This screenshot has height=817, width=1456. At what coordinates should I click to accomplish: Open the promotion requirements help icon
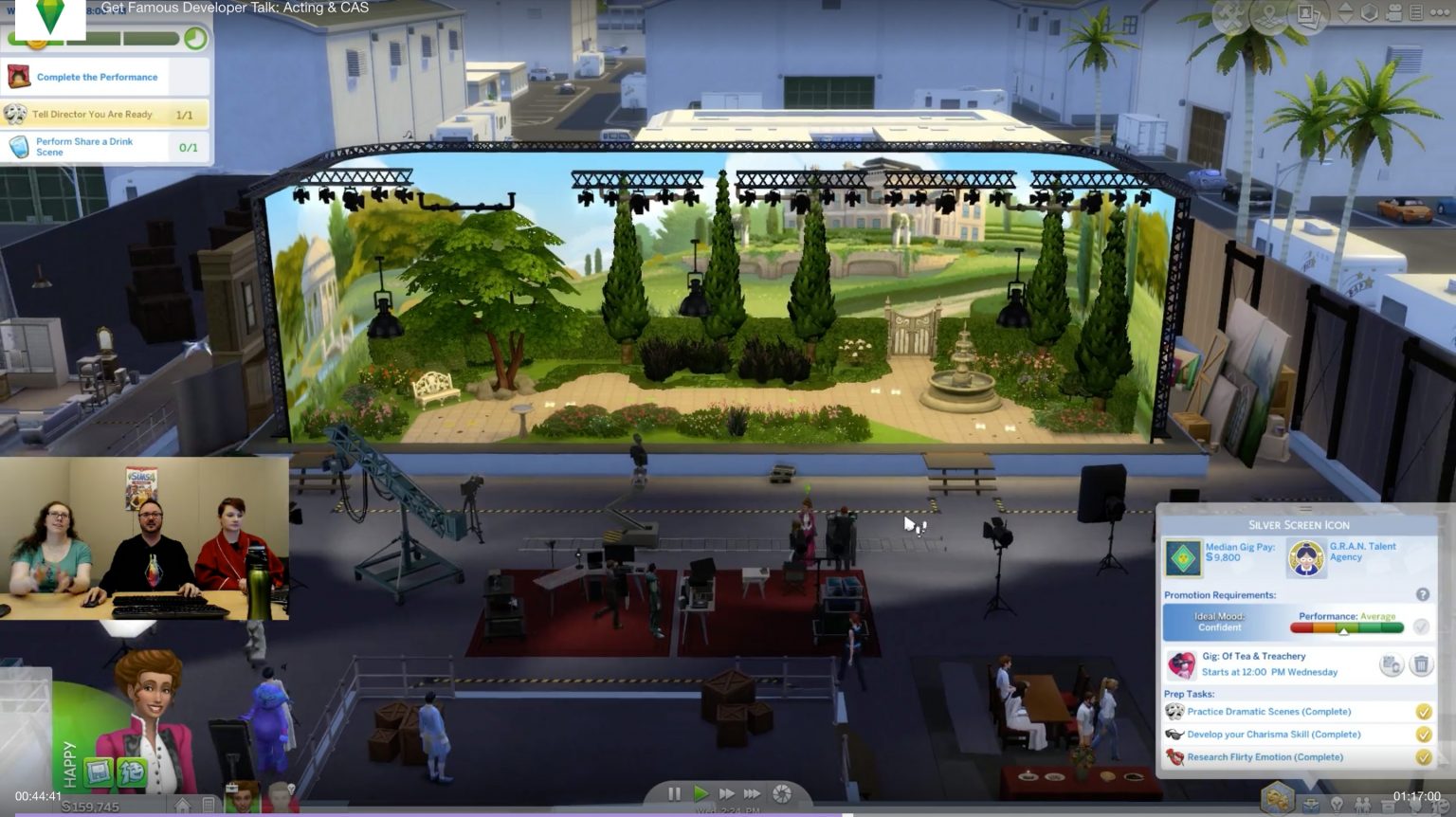click(1421, 594)
